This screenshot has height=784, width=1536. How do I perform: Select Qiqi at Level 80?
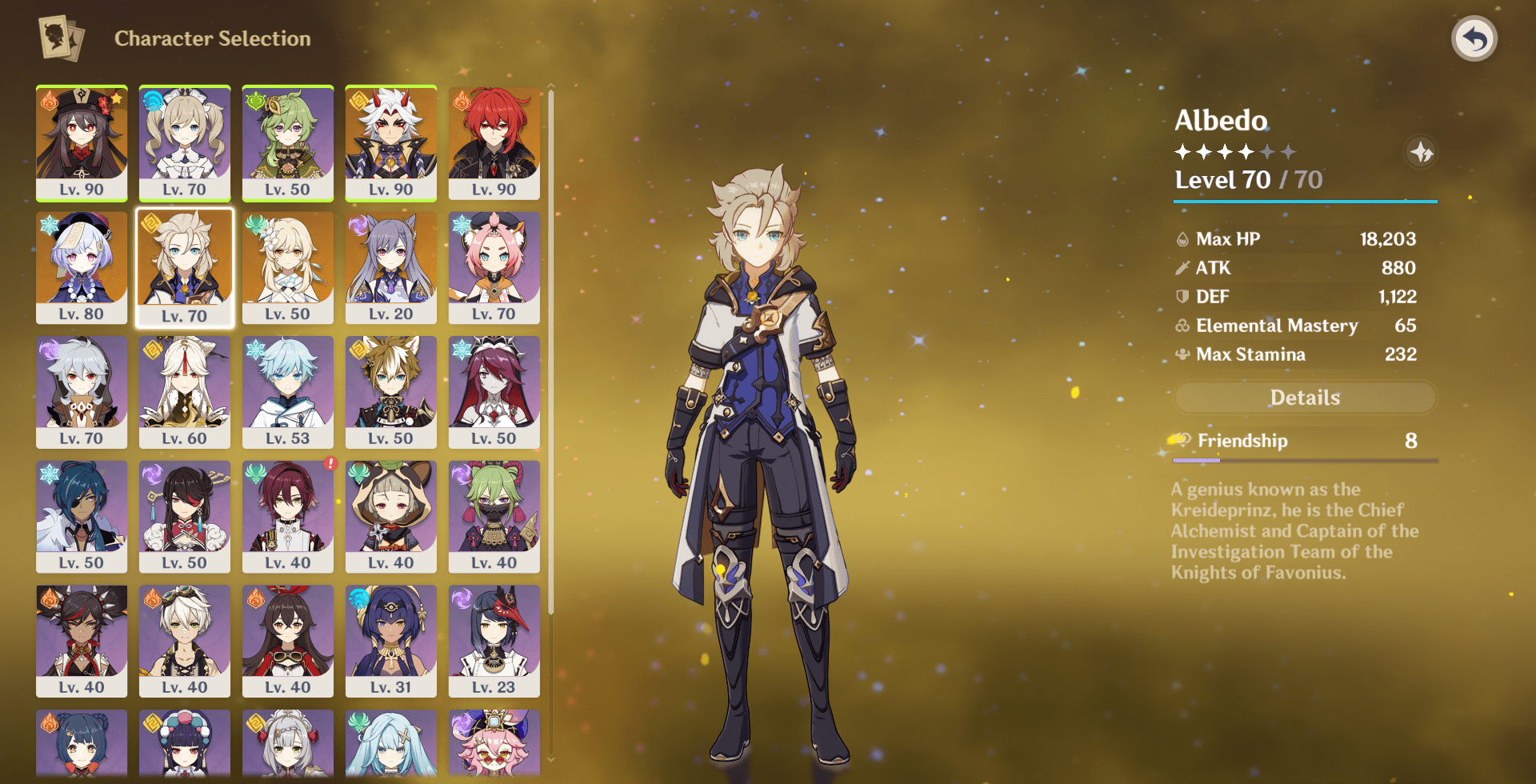[x=82, y=266]
